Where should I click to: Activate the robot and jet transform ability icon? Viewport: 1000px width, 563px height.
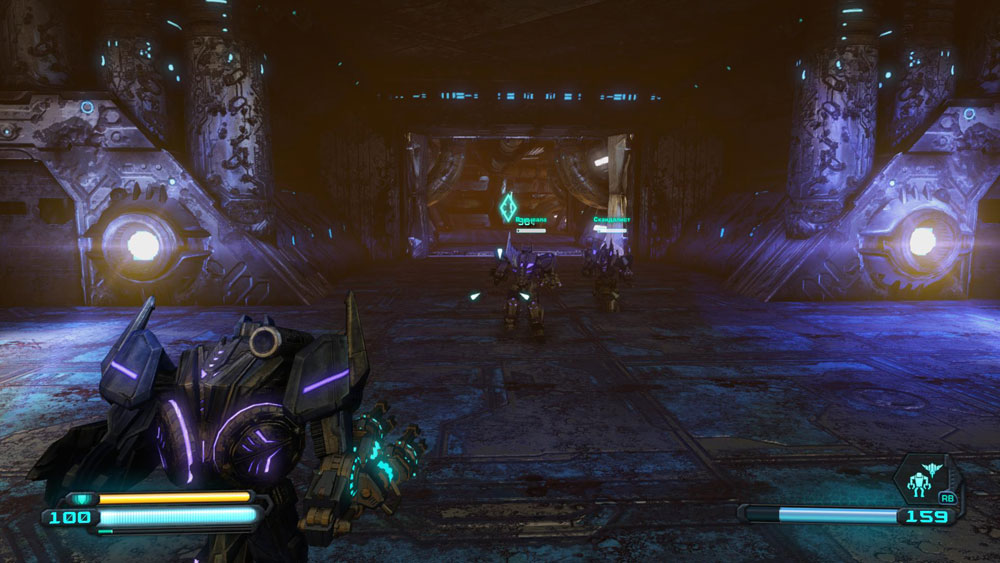(x=928, y=478)
